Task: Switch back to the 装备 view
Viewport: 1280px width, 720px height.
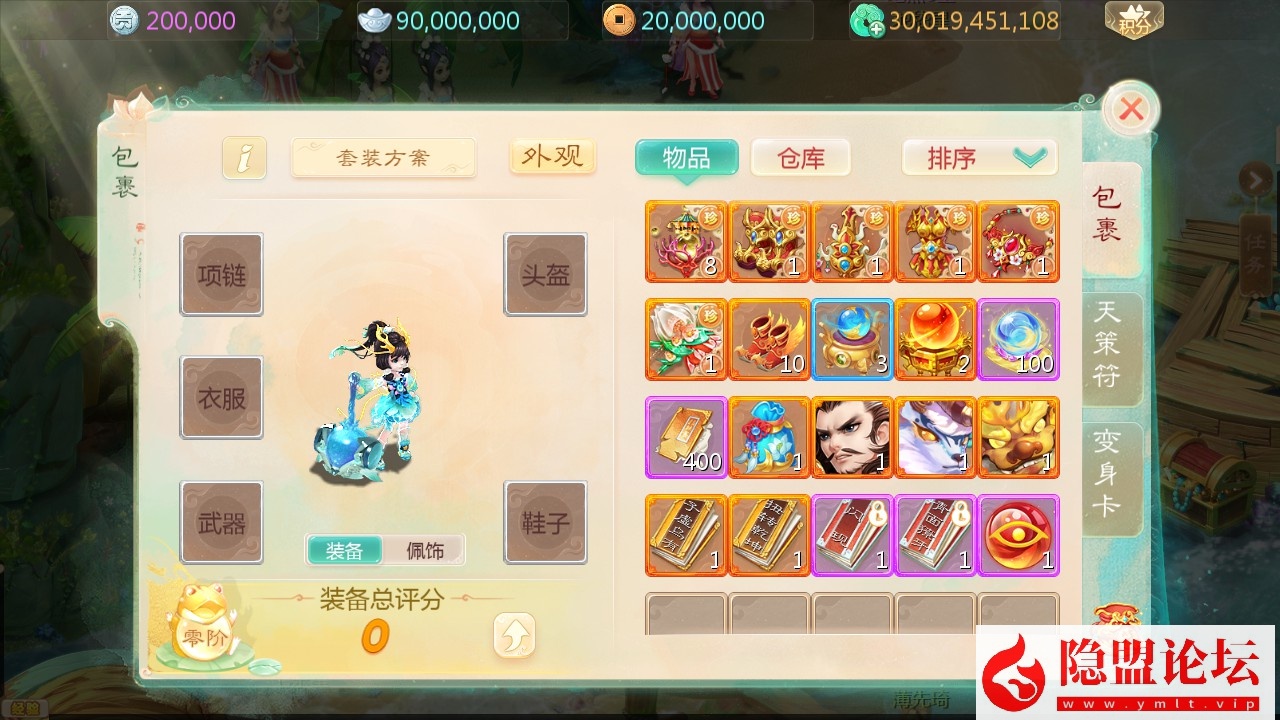Action: (x=345, y=550)
